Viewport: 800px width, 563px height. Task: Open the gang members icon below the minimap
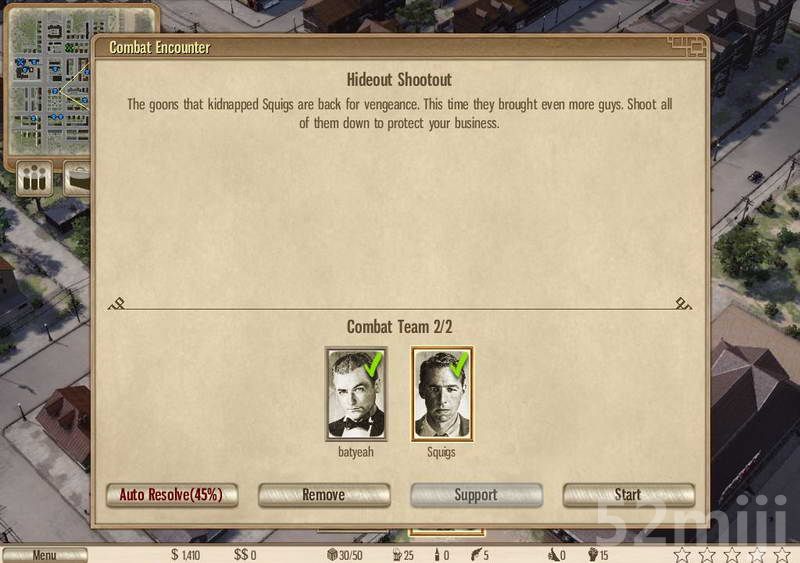(34, 179)
